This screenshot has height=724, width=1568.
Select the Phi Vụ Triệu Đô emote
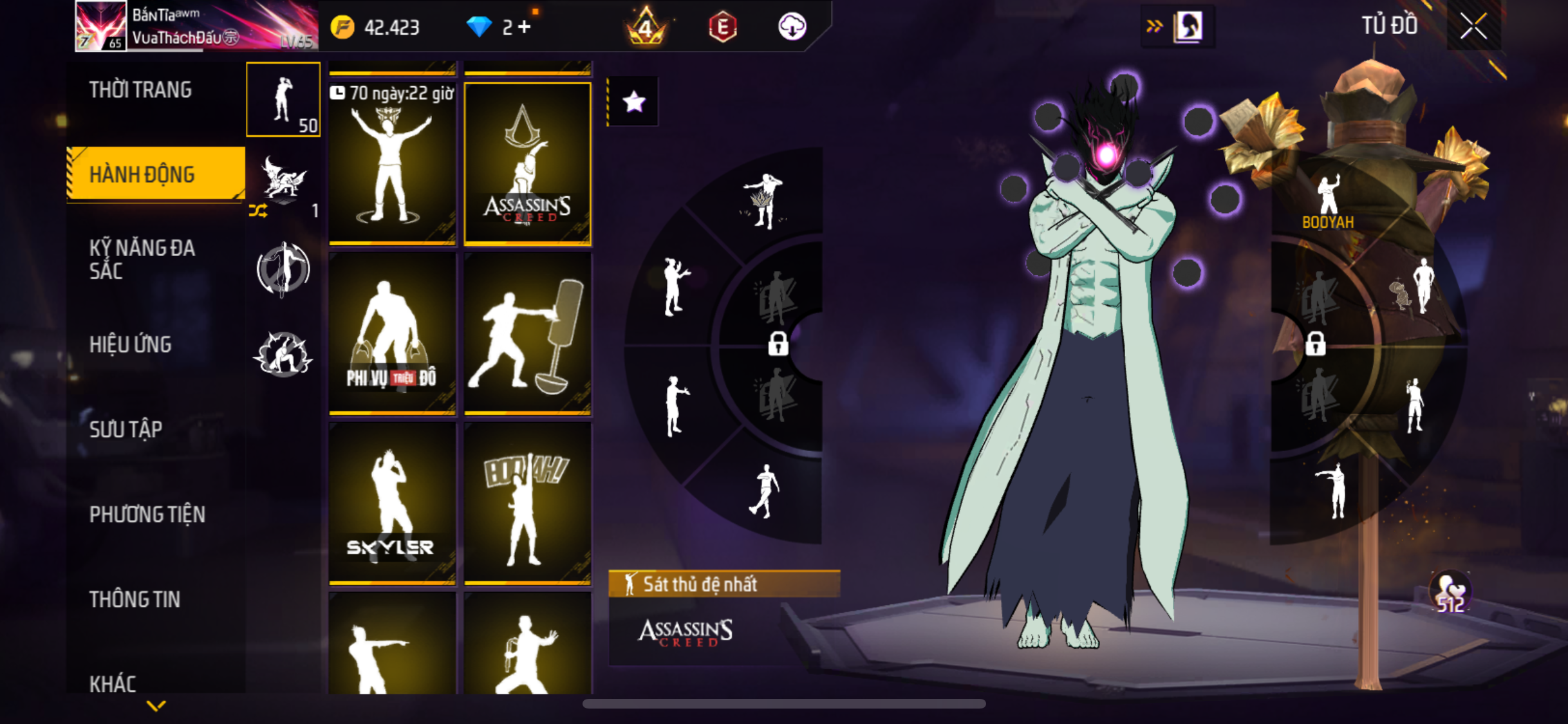392,333
